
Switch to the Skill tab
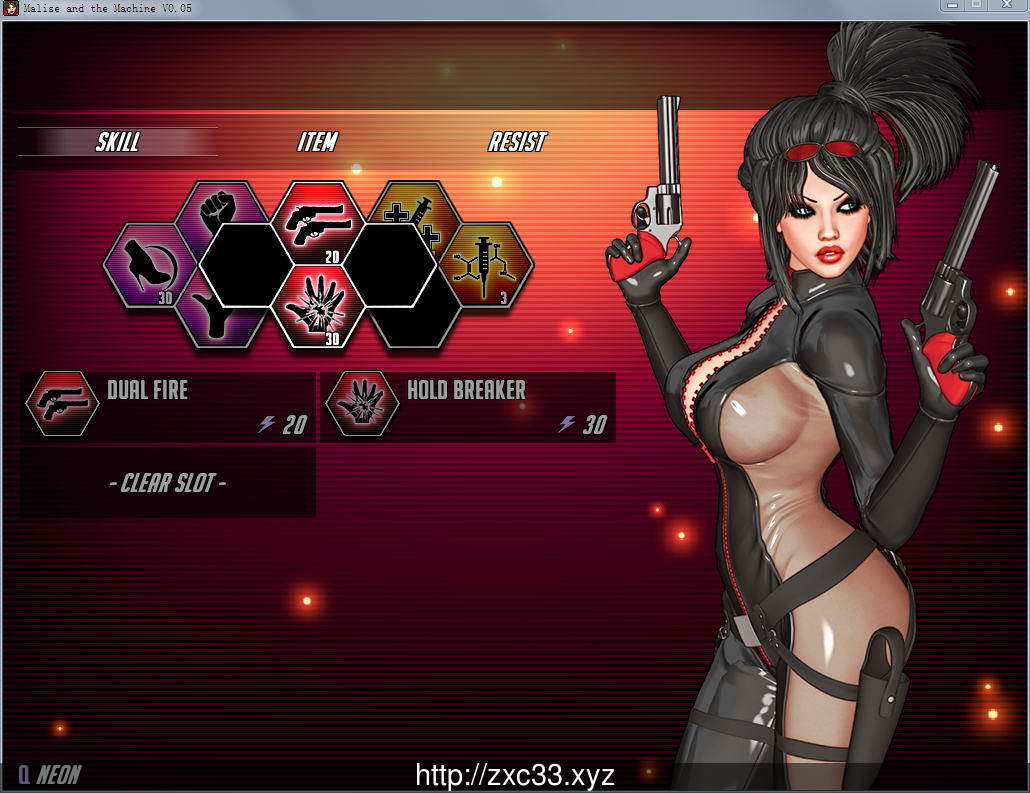117,142
